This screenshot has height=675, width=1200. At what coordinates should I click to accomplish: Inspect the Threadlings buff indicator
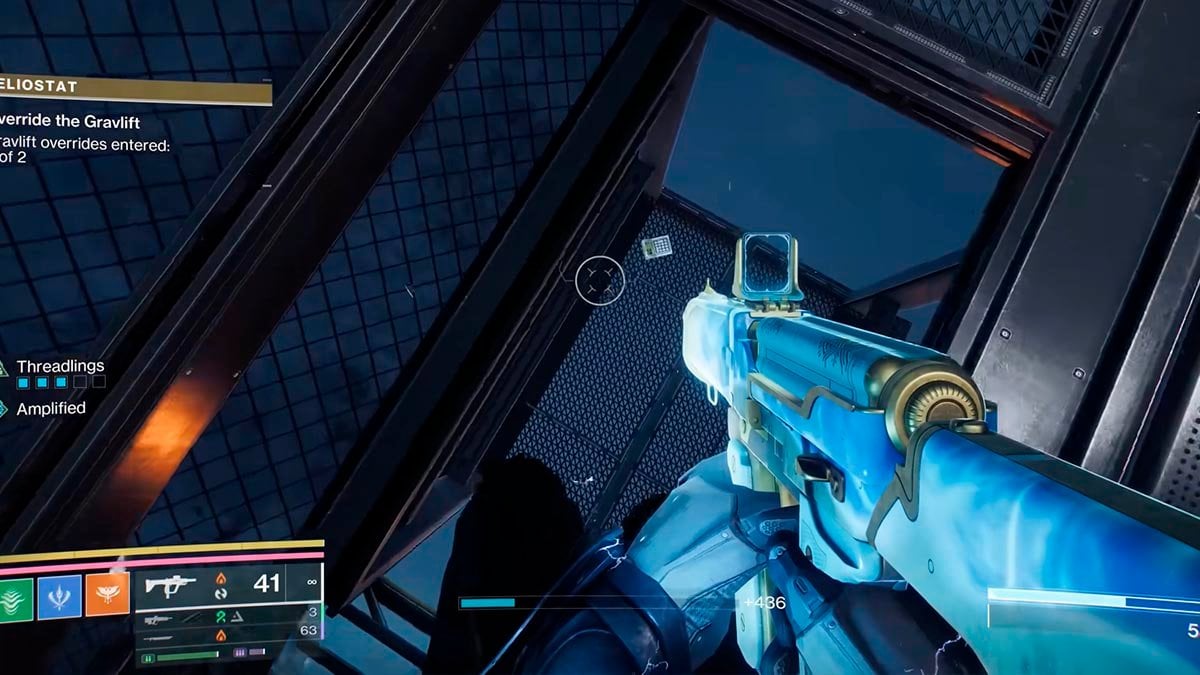(x=60, y=366)
